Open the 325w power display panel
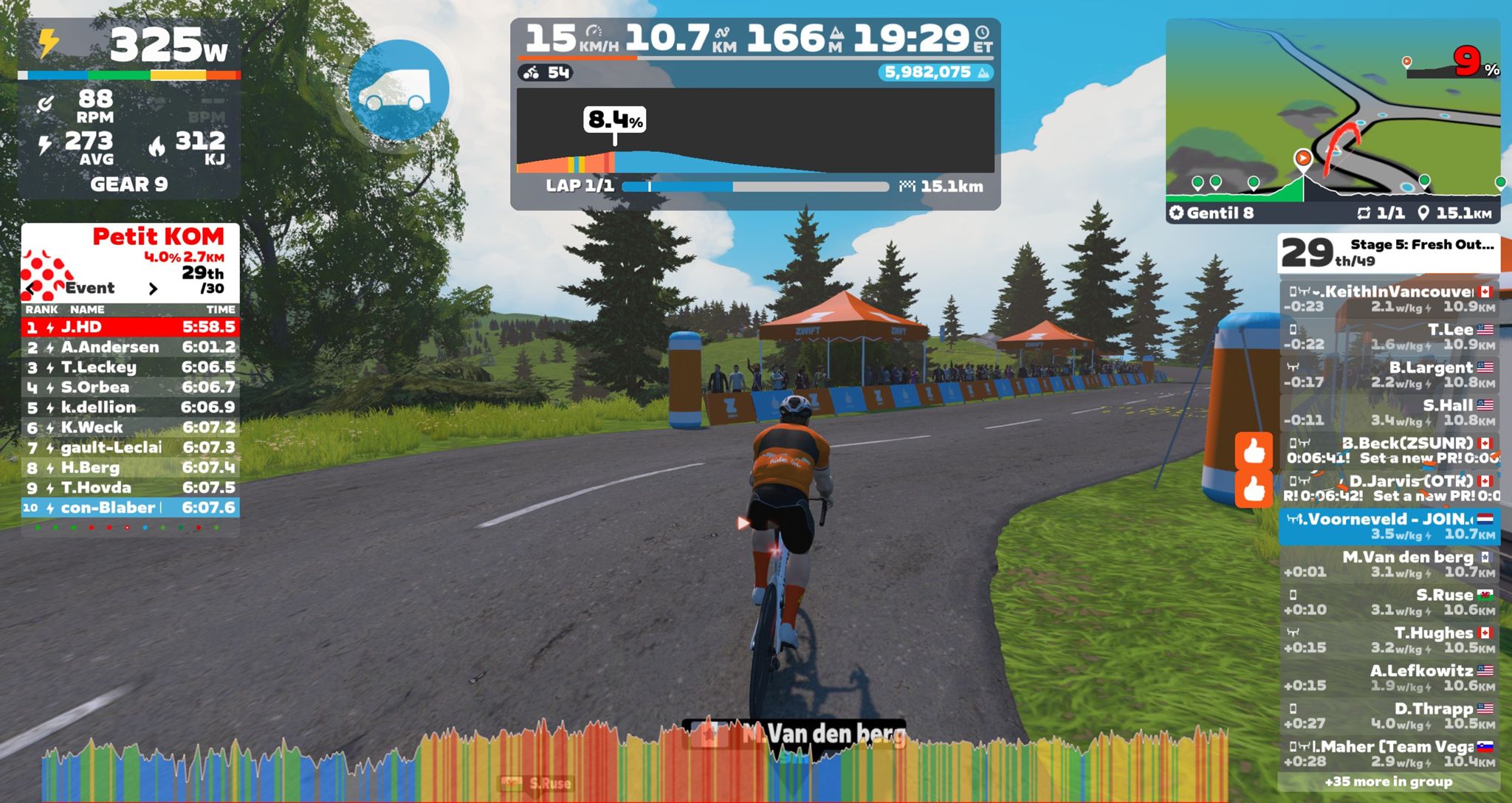The width and height of the screenshot is (1512, 803). tap(129, 46)
